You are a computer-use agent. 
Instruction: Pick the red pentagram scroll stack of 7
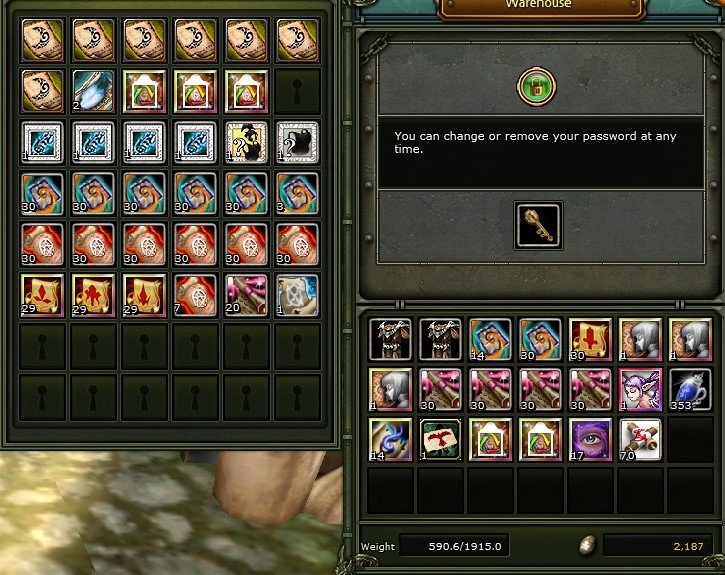[x=193, y=294]
